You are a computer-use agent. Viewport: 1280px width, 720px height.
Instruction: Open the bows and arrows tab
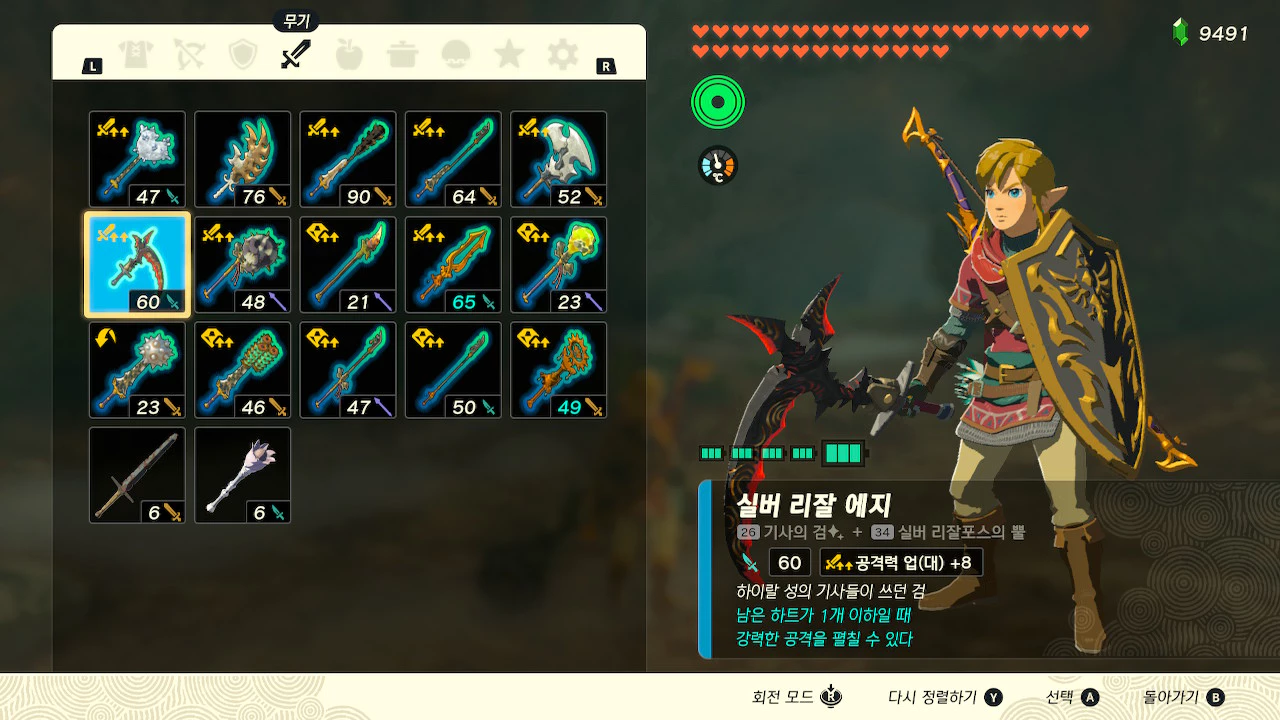[x=189, y=55]
